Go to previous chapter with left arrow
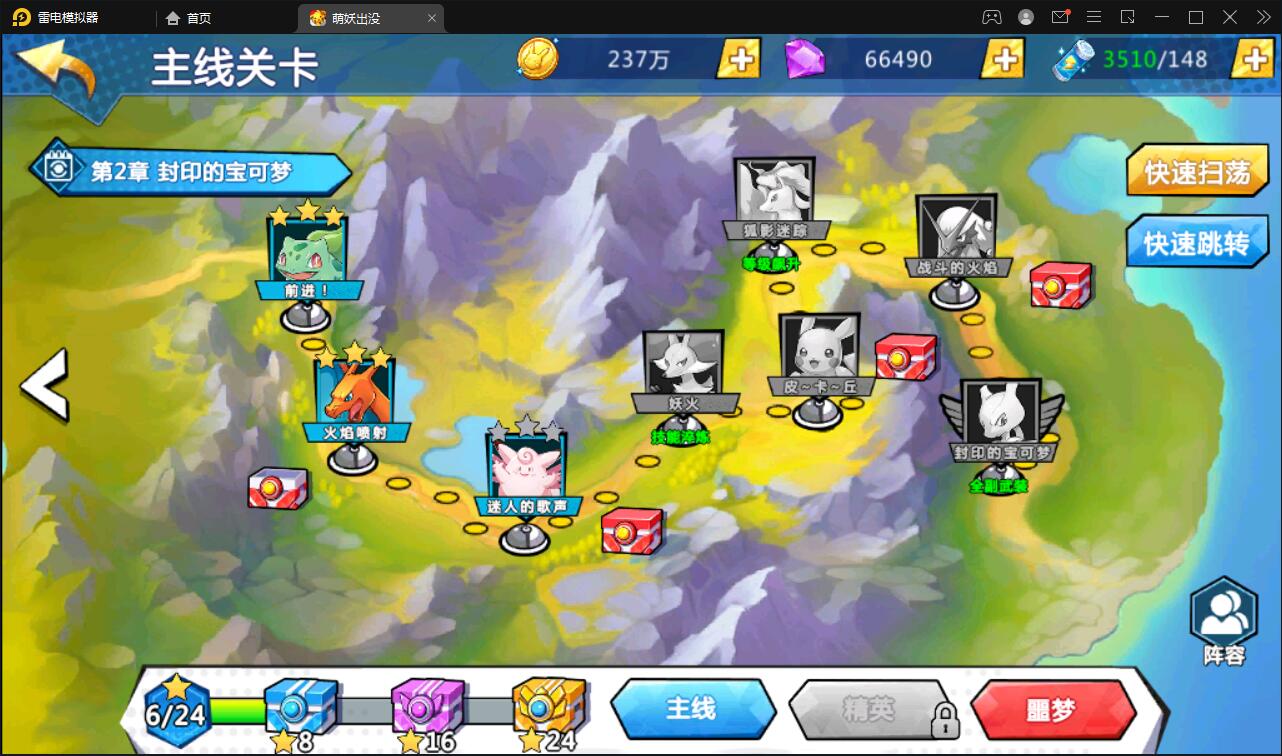This screenshot has width=1282, height=756. point(45,385)
